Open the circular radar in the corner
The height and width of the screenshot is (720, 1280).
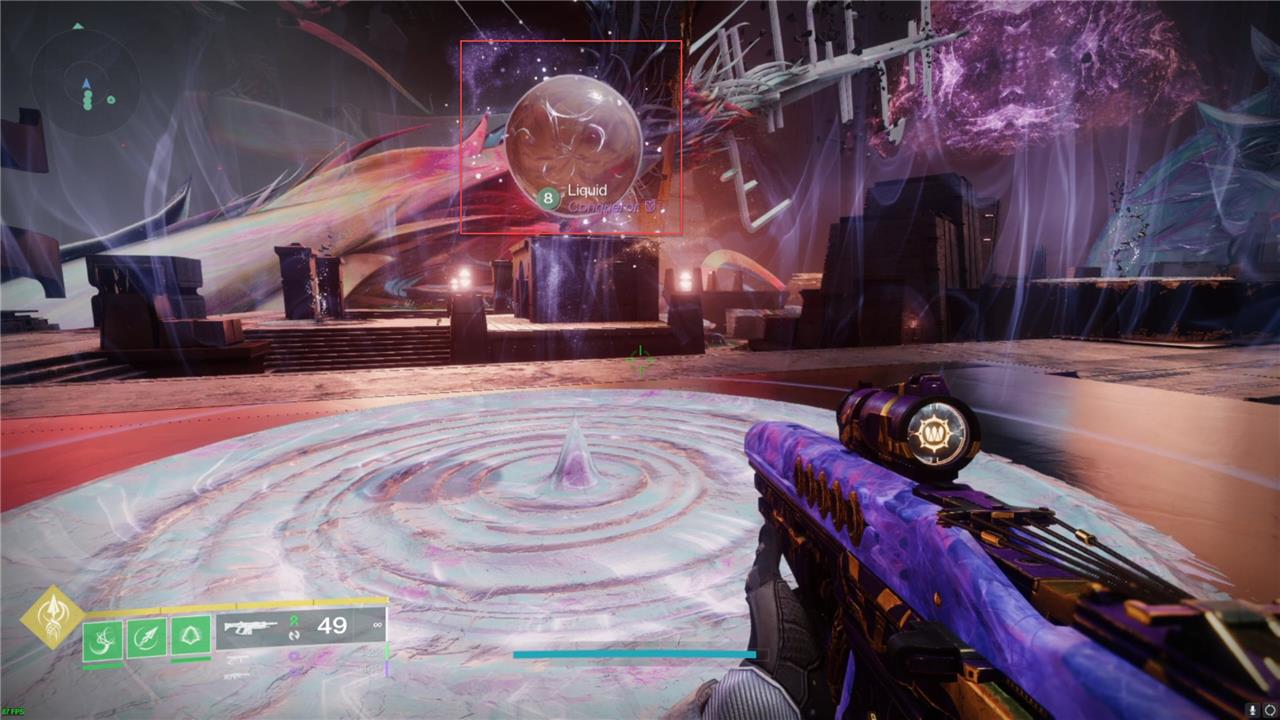[x=85, y=83]
